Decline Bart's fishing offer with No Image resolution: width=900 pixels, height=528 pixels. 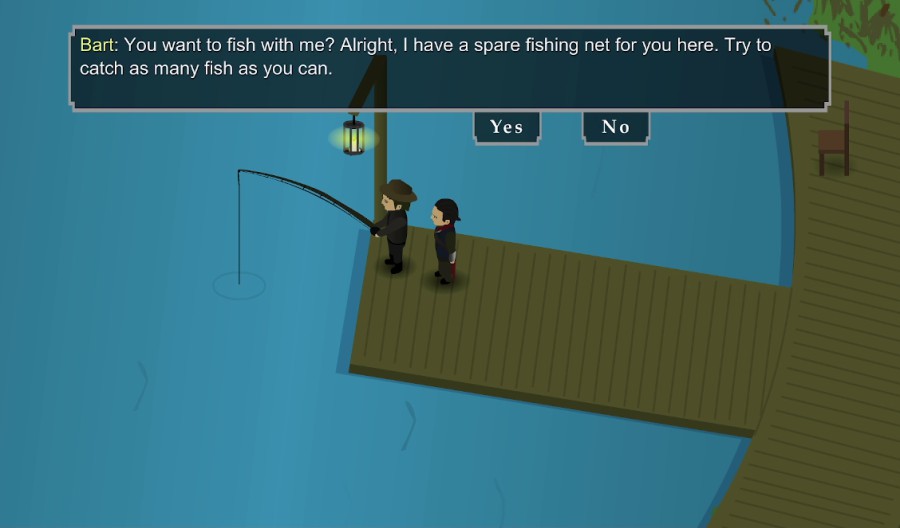pos(615,127)
